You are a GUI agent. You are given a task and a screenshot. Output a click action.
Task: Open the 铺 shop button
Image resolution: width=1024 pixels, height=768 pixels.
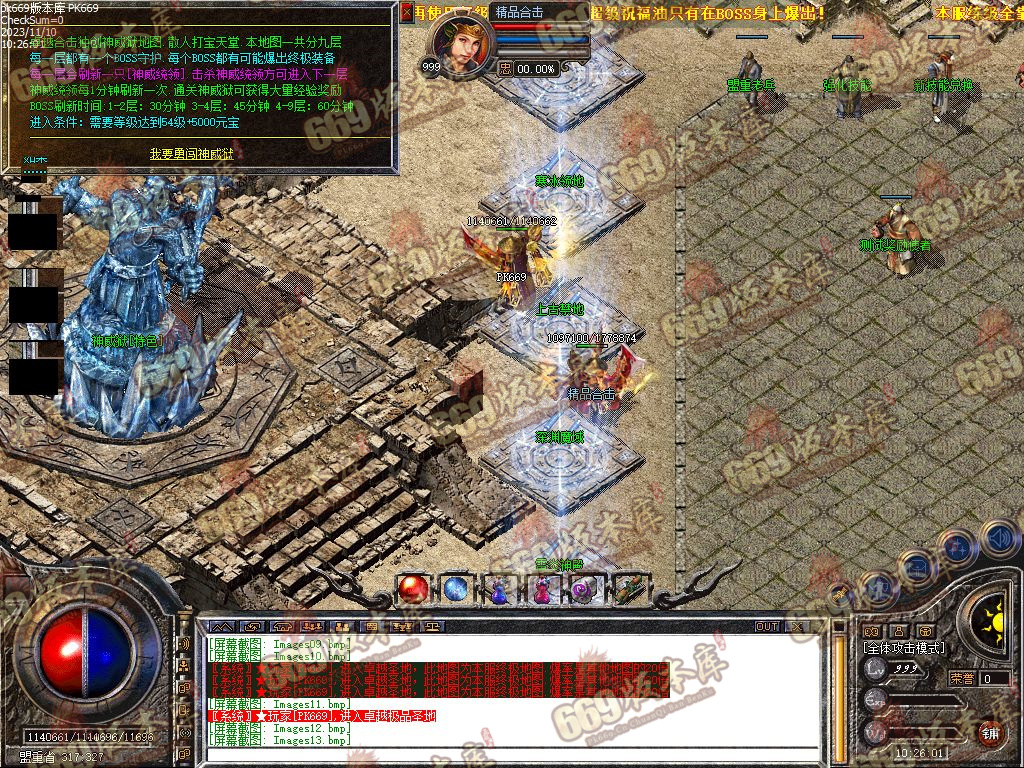(x=990, y=731)
